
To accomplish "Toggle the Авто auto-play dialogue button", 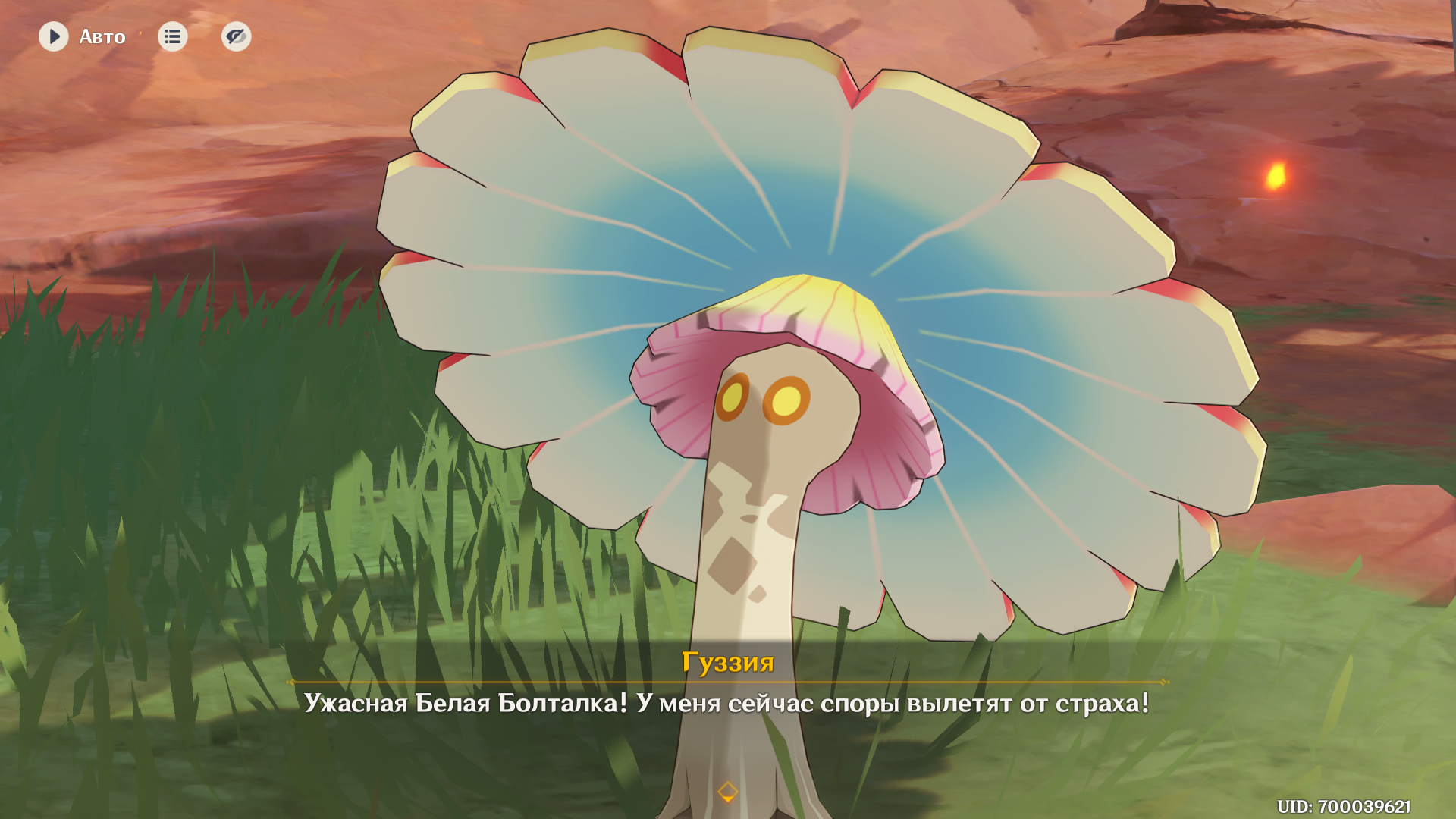I will 54,36.
